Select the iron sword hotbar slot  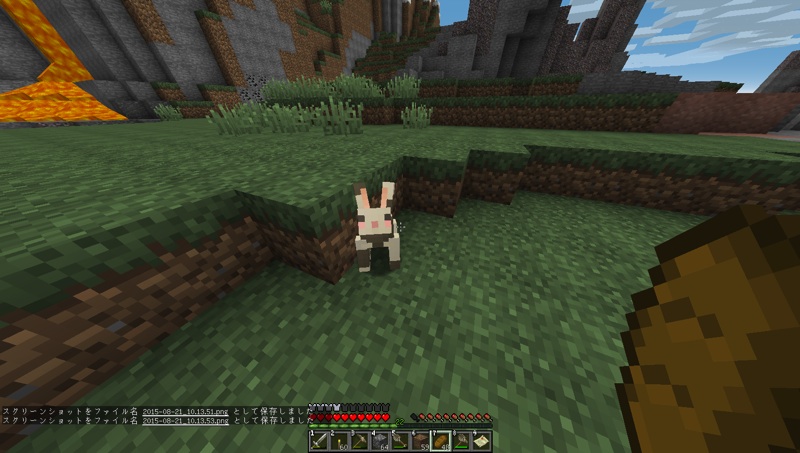(320, 440)
